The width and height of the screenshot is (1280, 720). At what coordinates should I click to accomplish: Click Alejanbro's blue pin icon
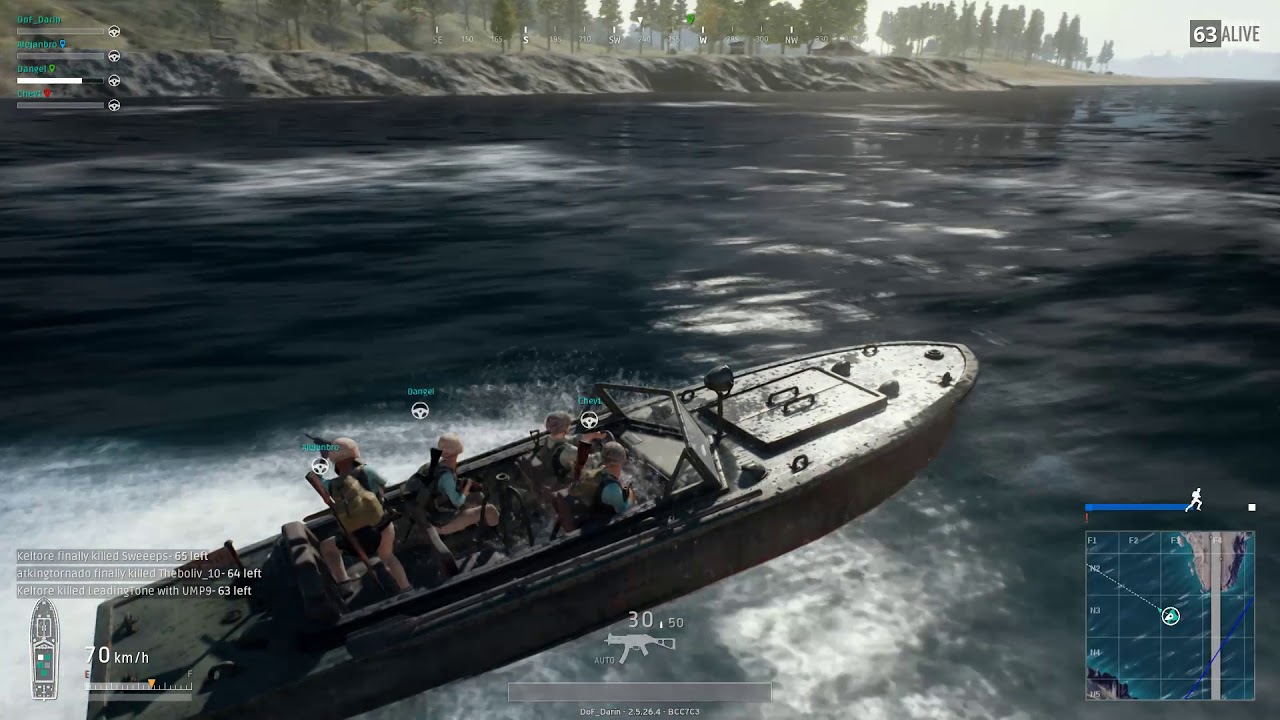pos(63,44)
